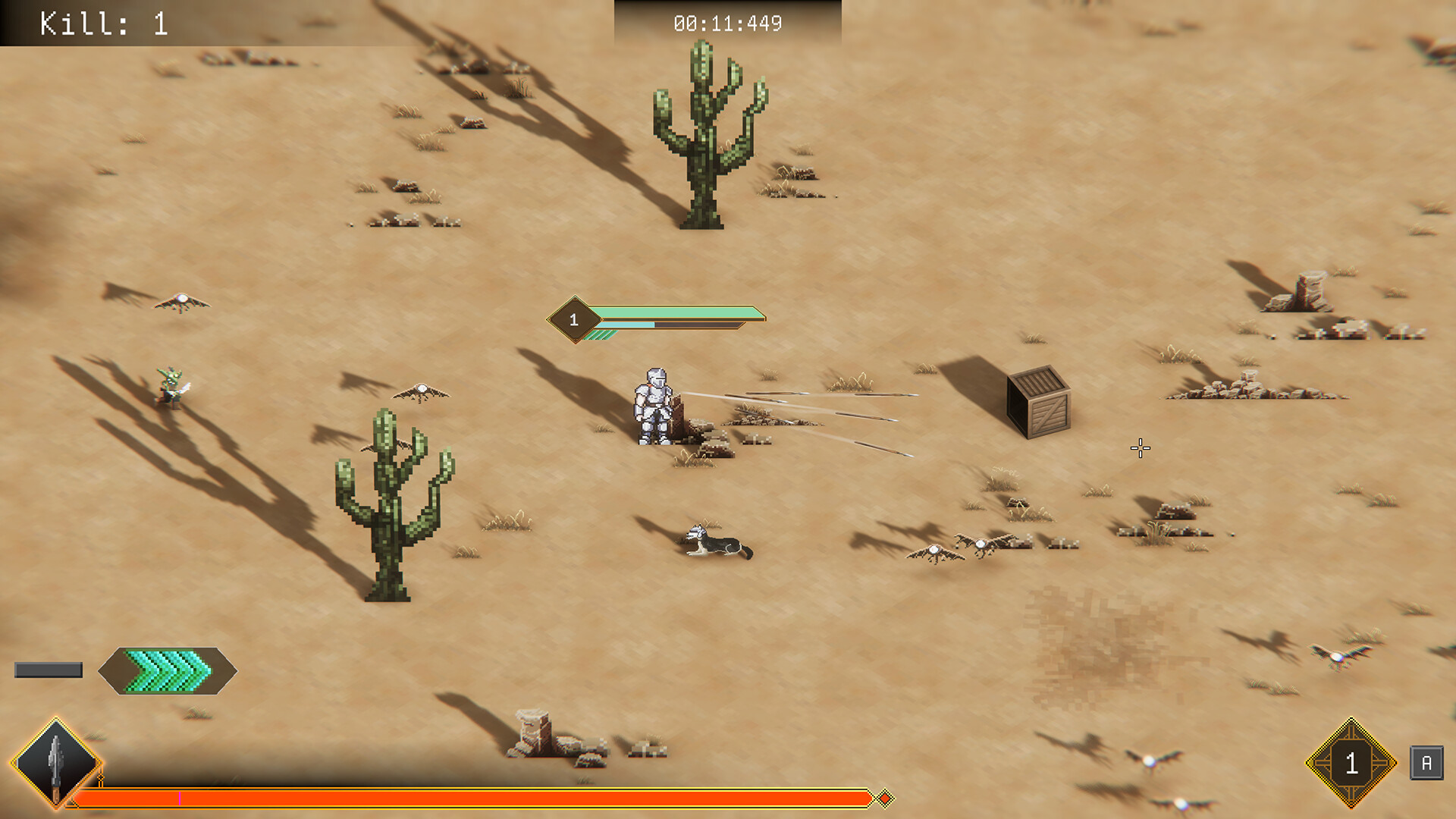Screen dimensions: 1456x819
Task: Click the crosshair cursor position on the sand
Action: click(1139, 449)
